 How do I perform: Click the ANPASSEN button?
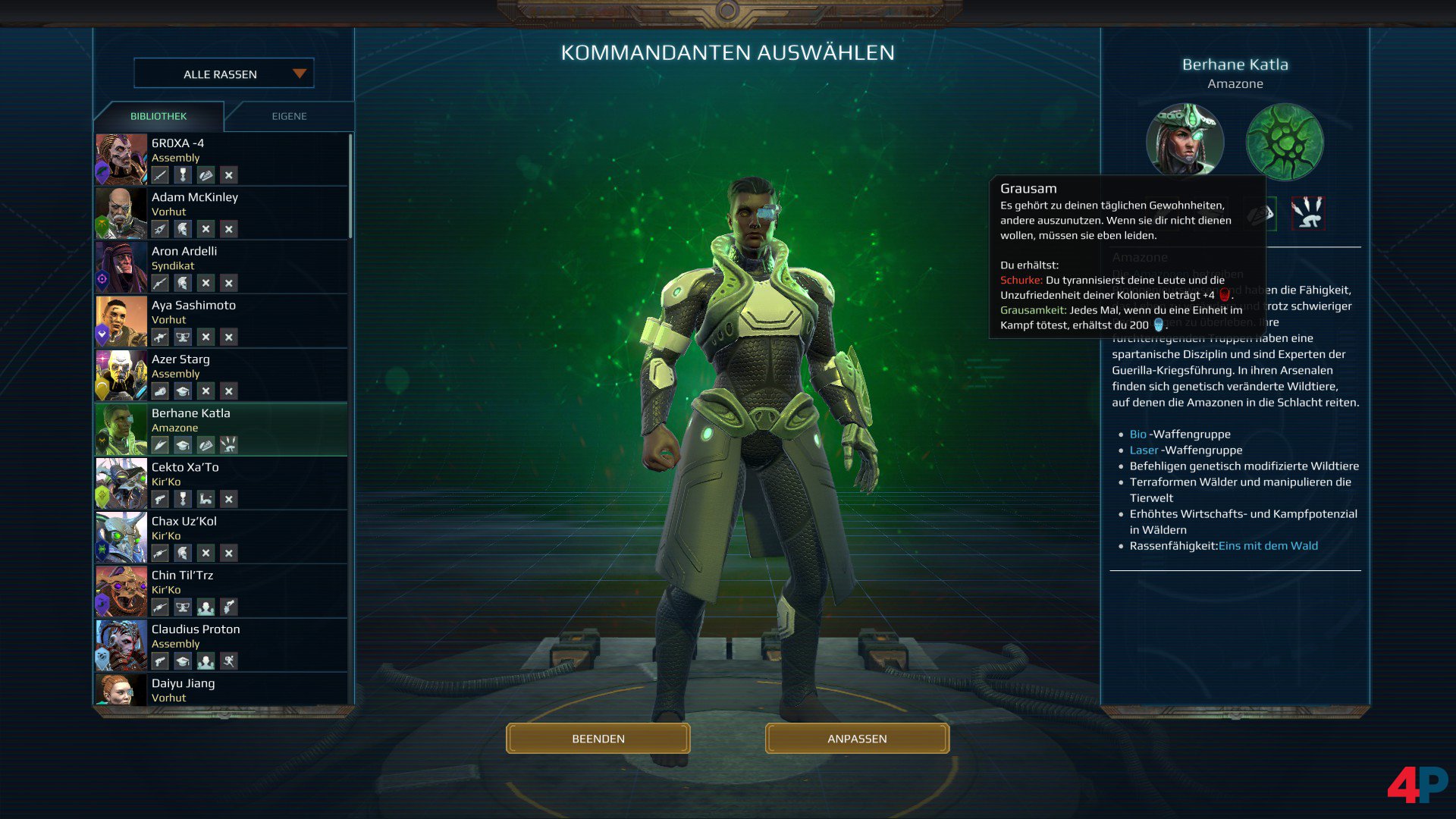[857, 738]
